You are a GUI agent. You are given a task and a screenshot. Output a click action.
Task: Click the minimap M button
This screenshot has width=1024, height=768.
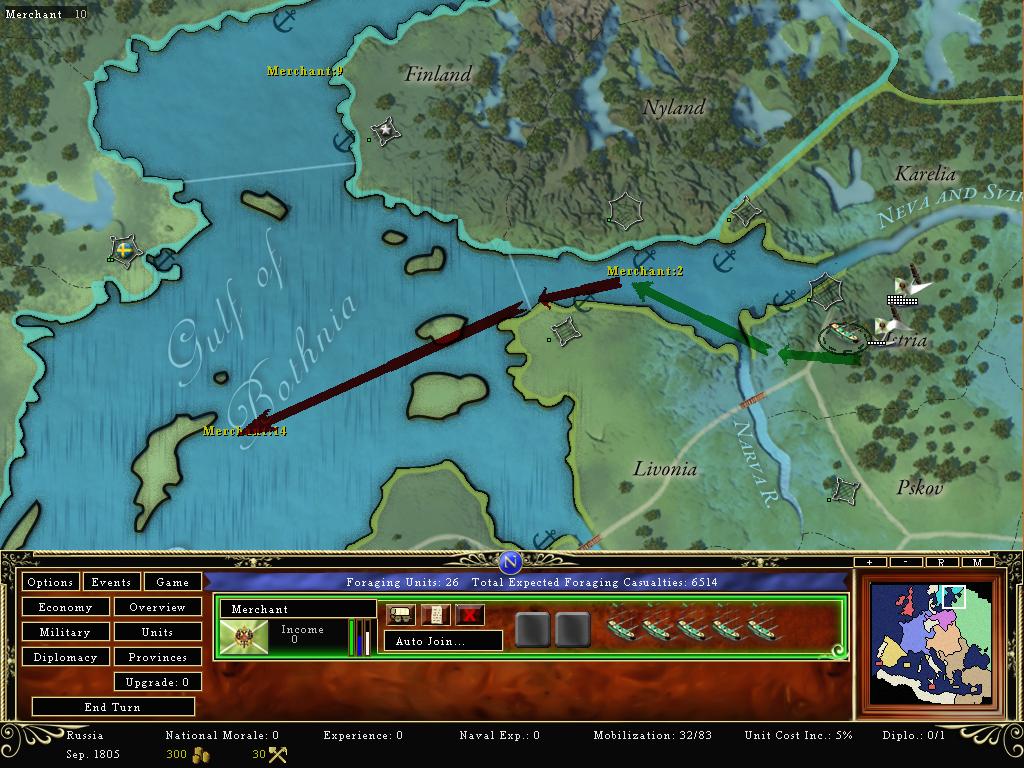click(977, 563)
